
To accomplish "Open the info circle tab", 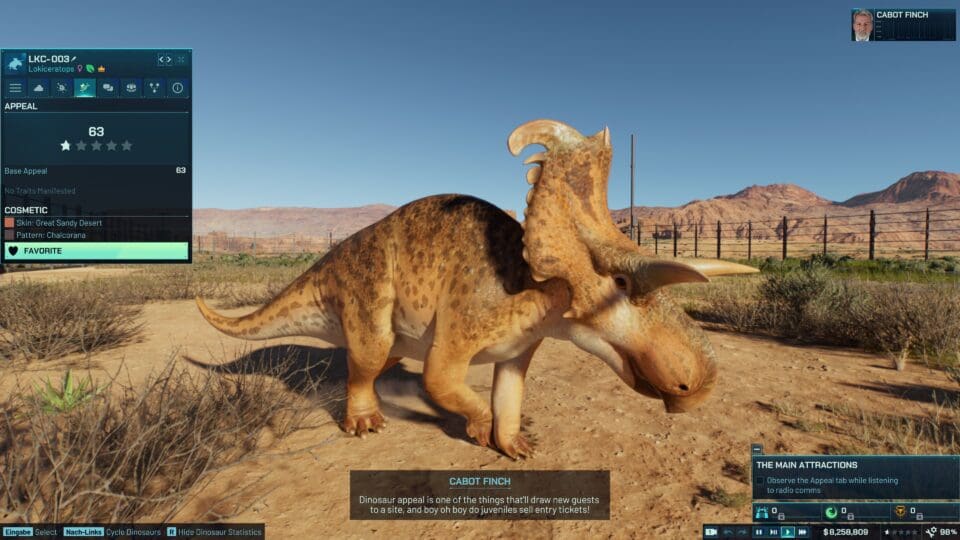I will 177,88.
